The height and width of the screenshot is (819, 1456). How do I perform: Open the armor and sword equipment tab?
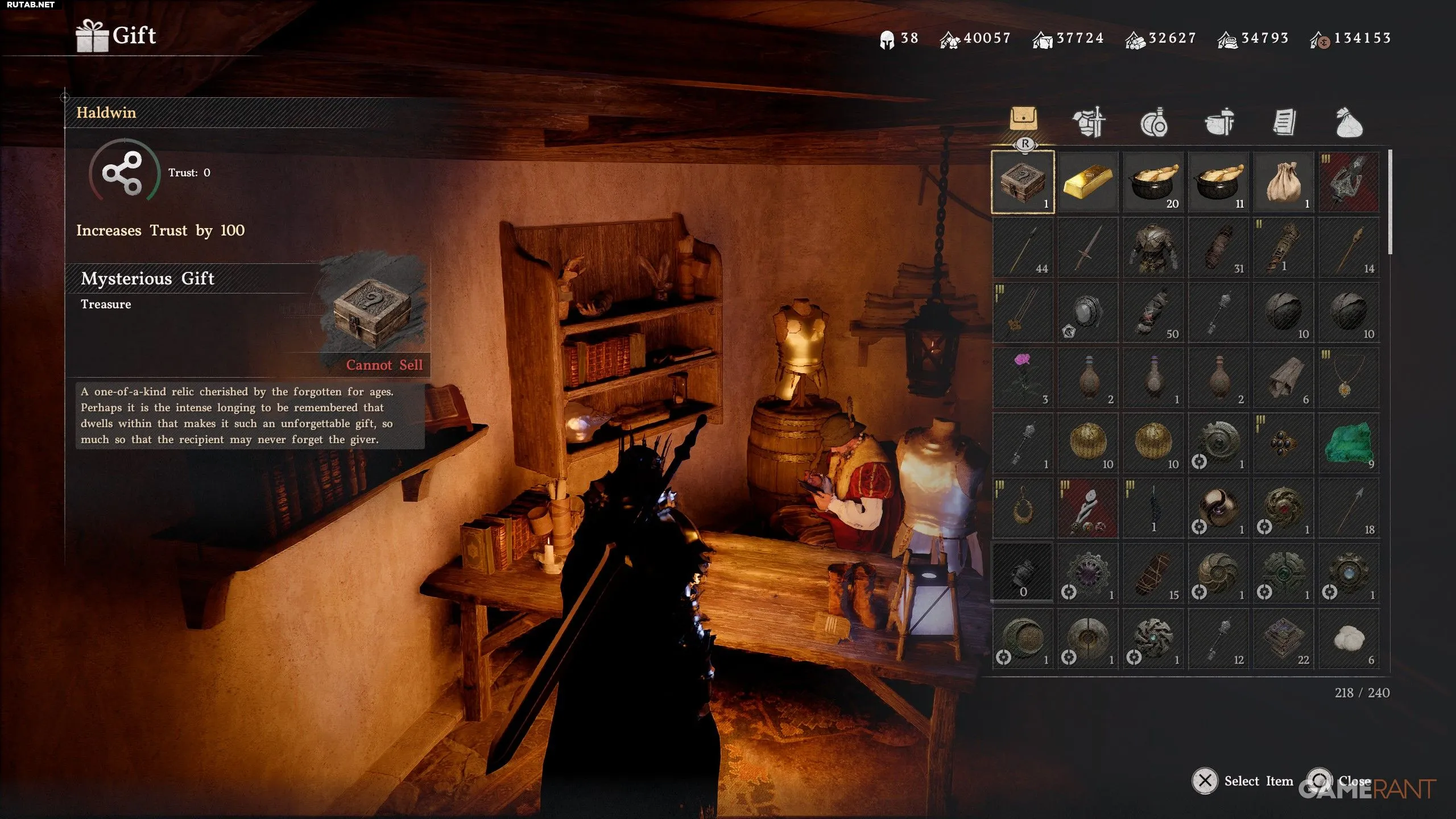[x=1089, y=122]
